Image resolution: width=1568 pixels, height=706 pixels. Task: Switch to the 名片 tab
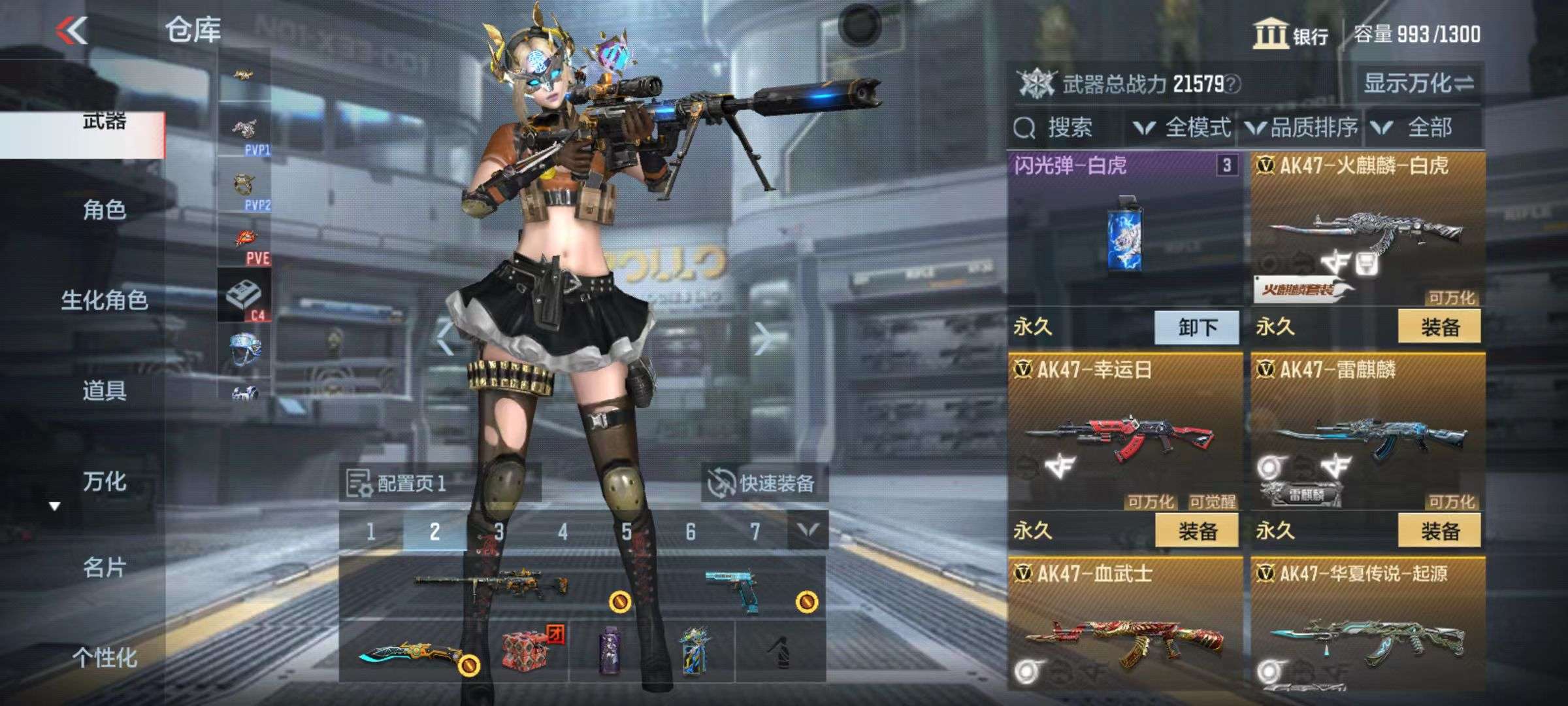pos(104,567)
